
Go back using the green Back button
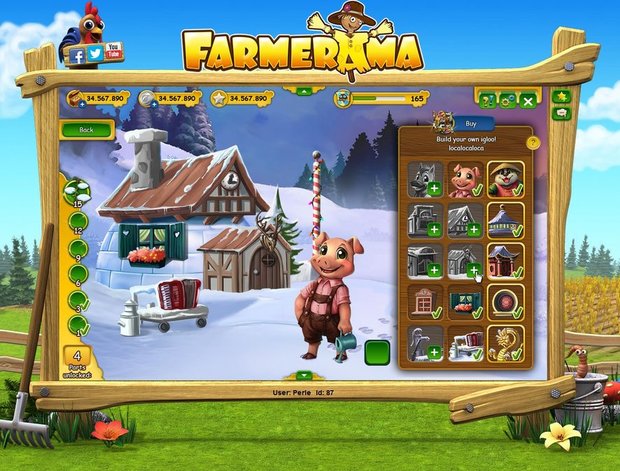coord(86,130)
